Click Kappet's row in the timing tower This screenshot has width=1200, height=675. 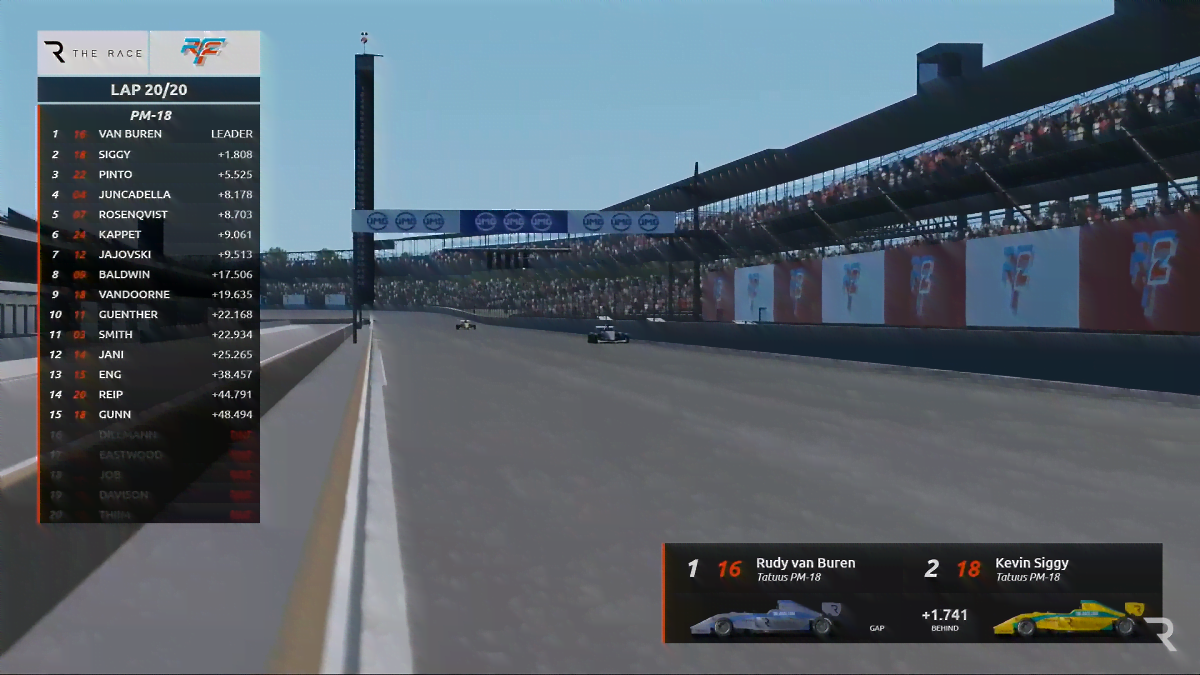point(150,235)
